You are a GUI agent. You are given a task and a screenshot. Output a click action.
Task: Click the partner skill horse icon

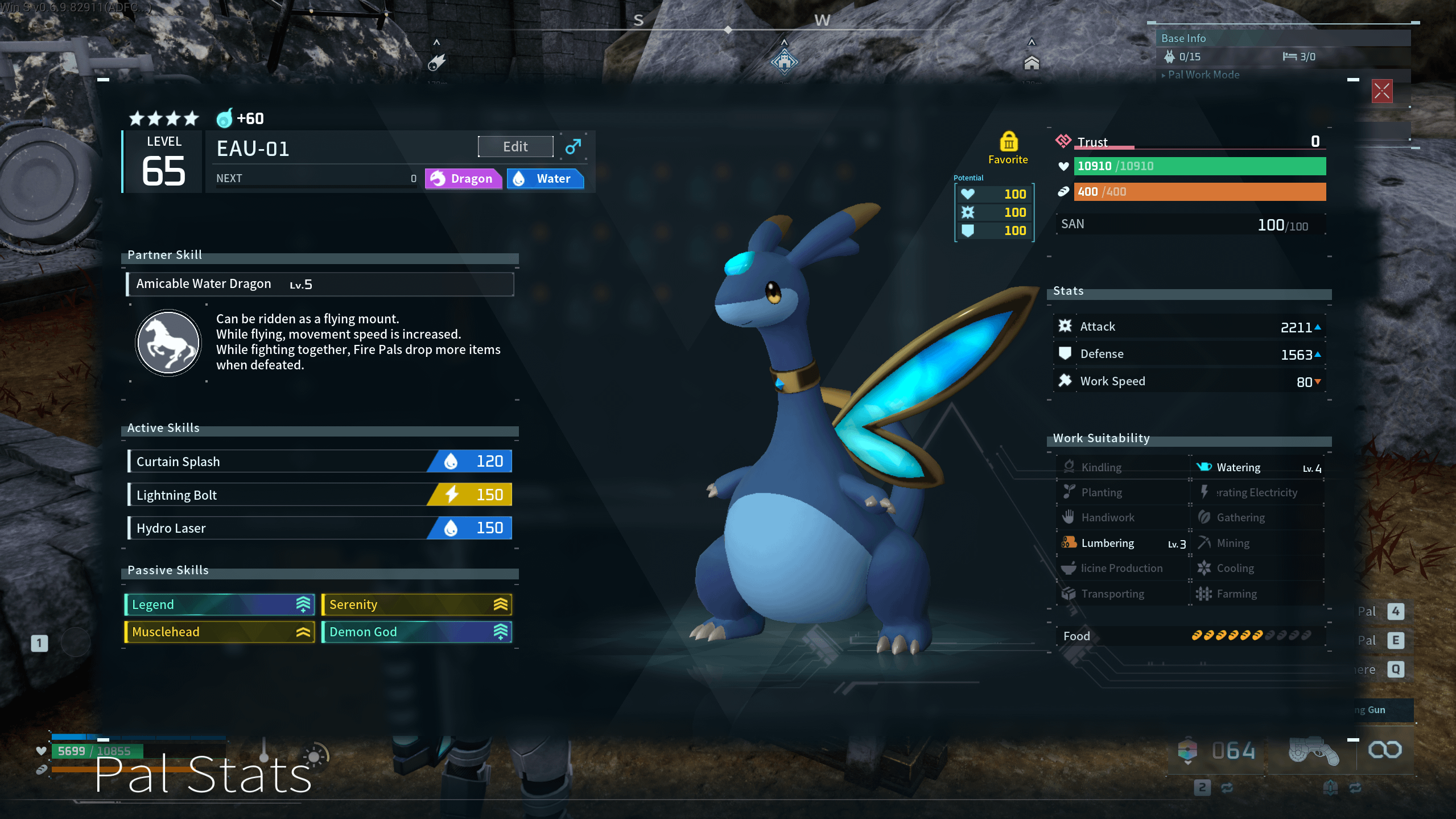click(168, 343)
